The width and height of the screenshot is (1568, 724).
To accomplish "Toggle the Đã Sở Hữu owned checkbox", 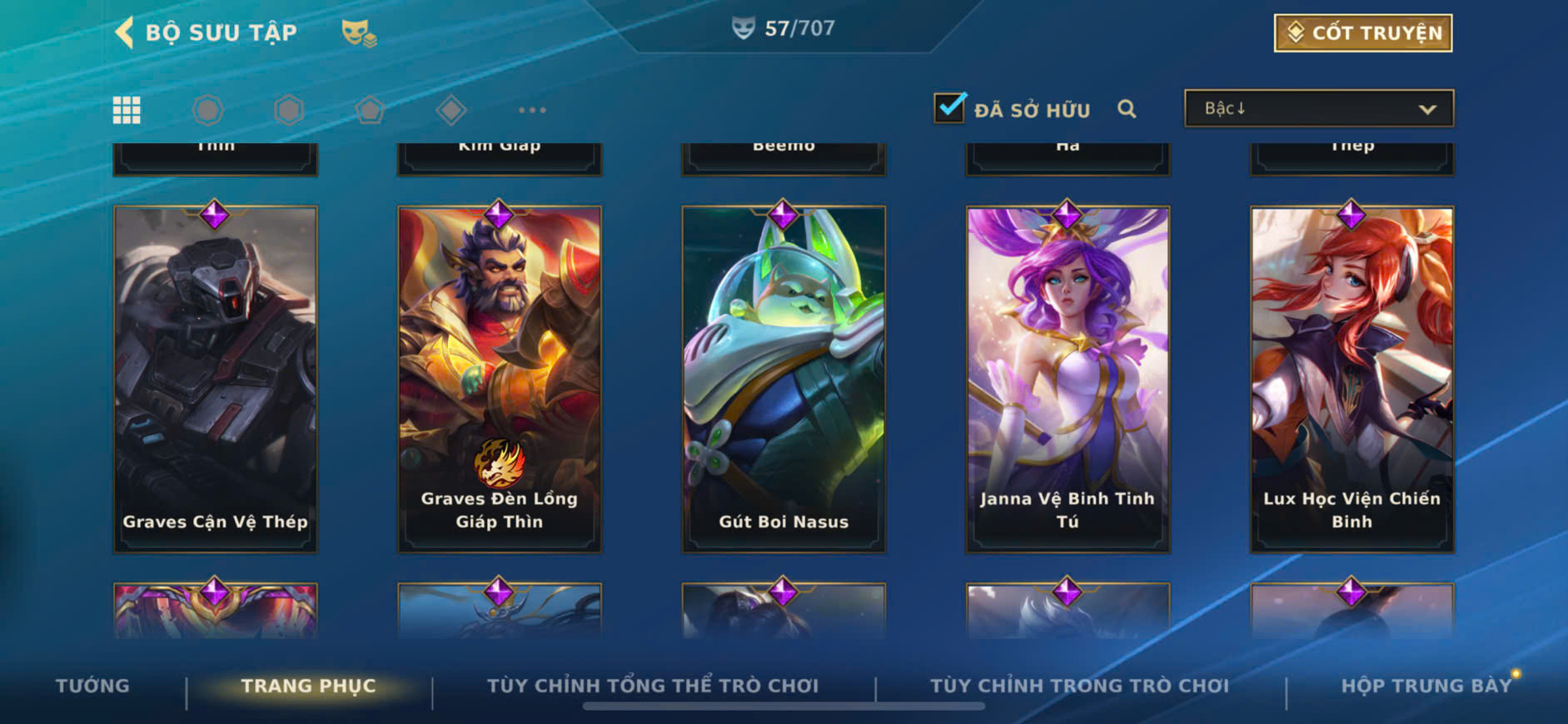I will 949,108.
